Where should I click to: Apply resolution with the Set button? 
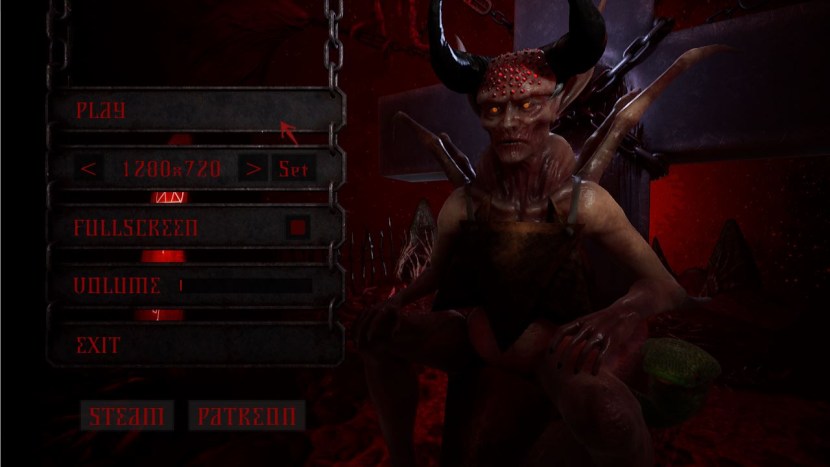(294, 169)
